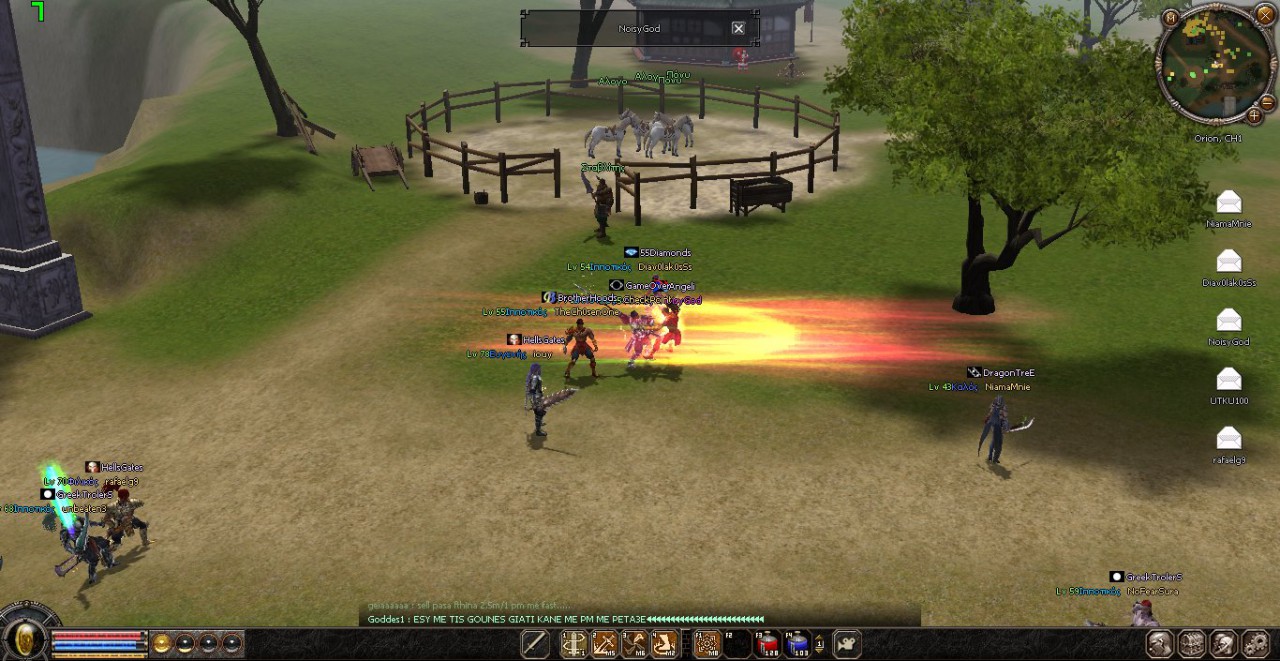Open the whisper envelope from rafaelg9
1280x661 pixels.
tap(1228, 439)
